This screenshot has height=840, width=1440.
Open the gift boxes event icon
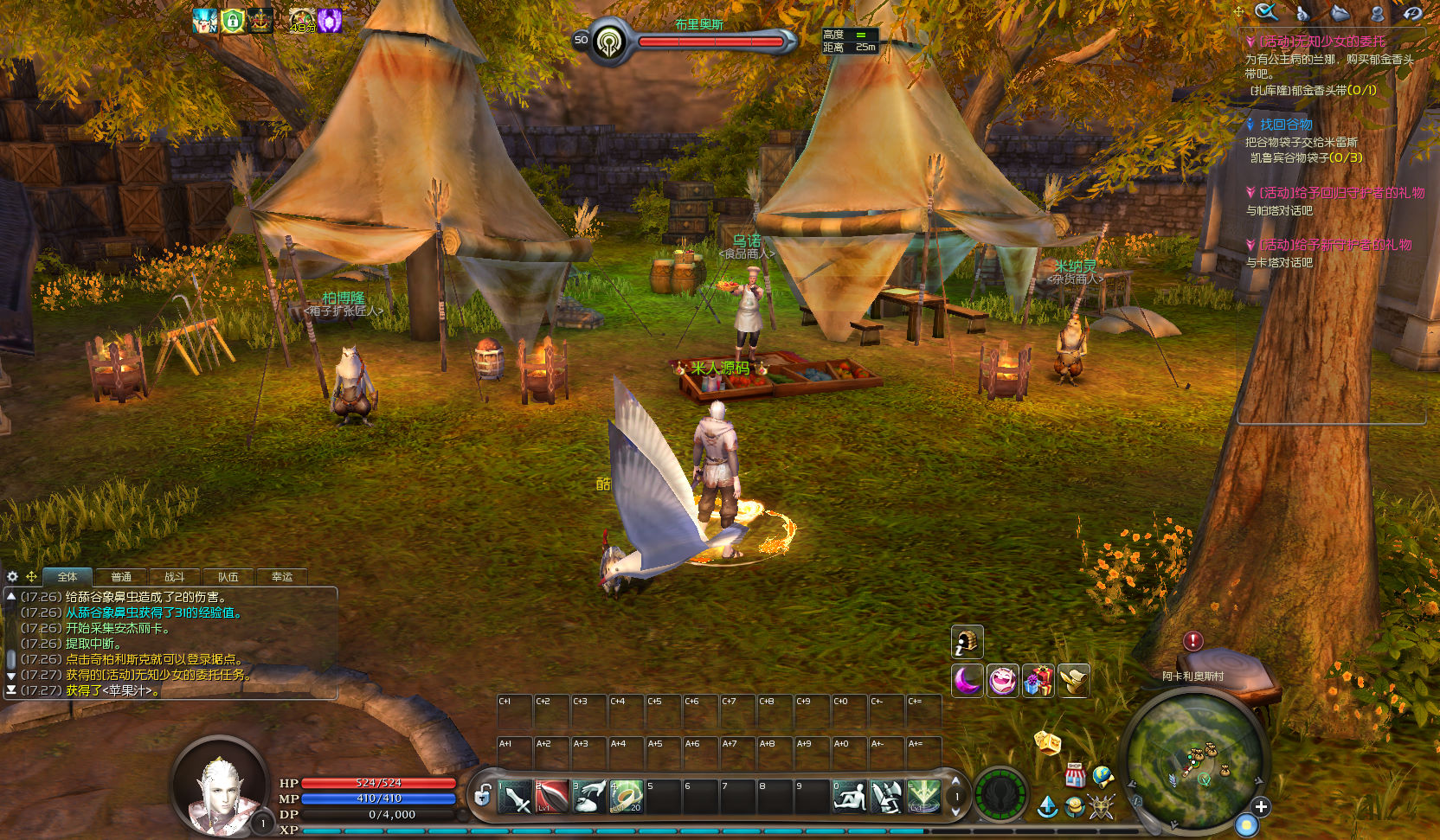tap(1038, 681)
